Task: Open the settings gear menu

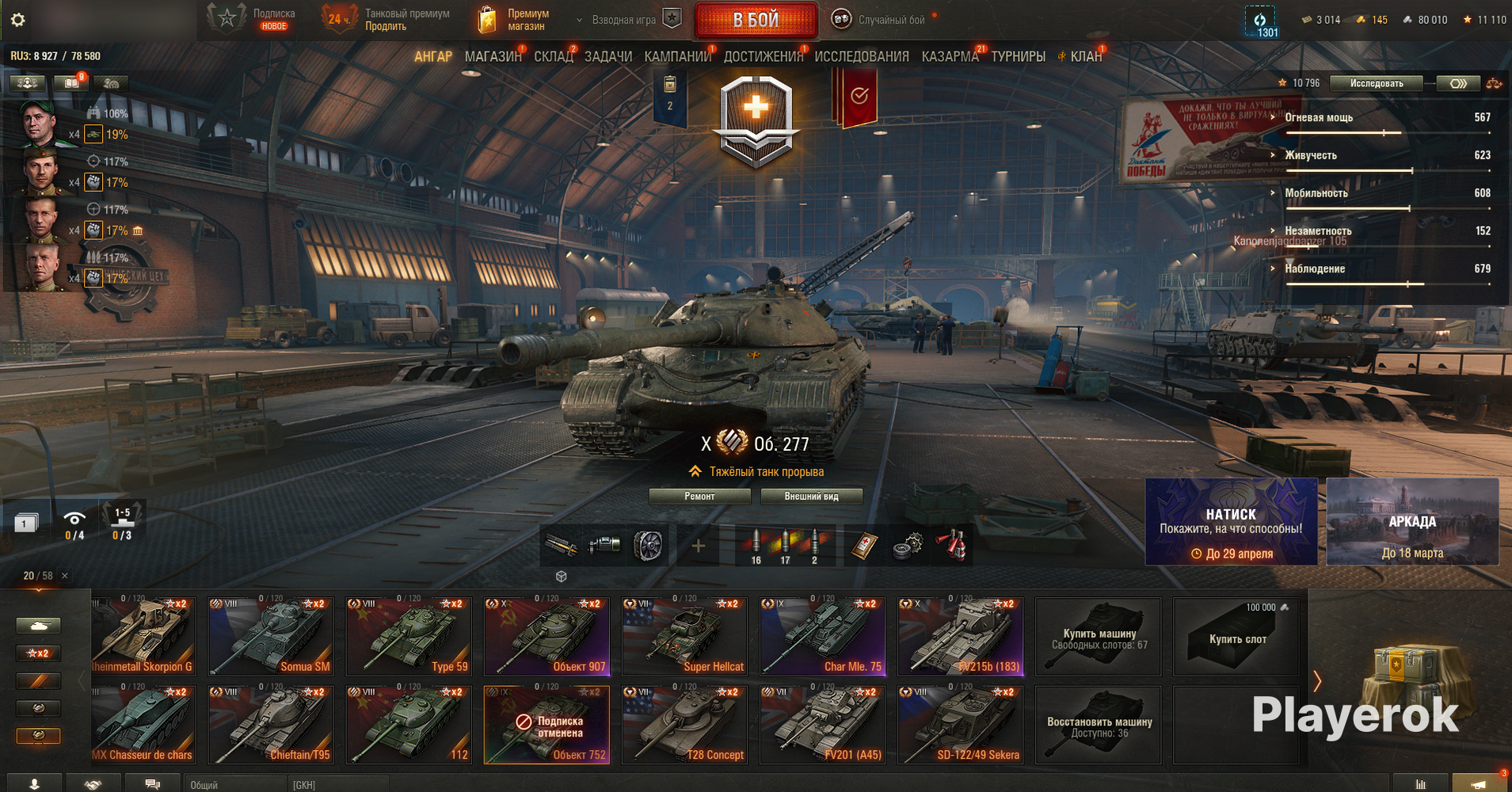Action: coord(17,20)
